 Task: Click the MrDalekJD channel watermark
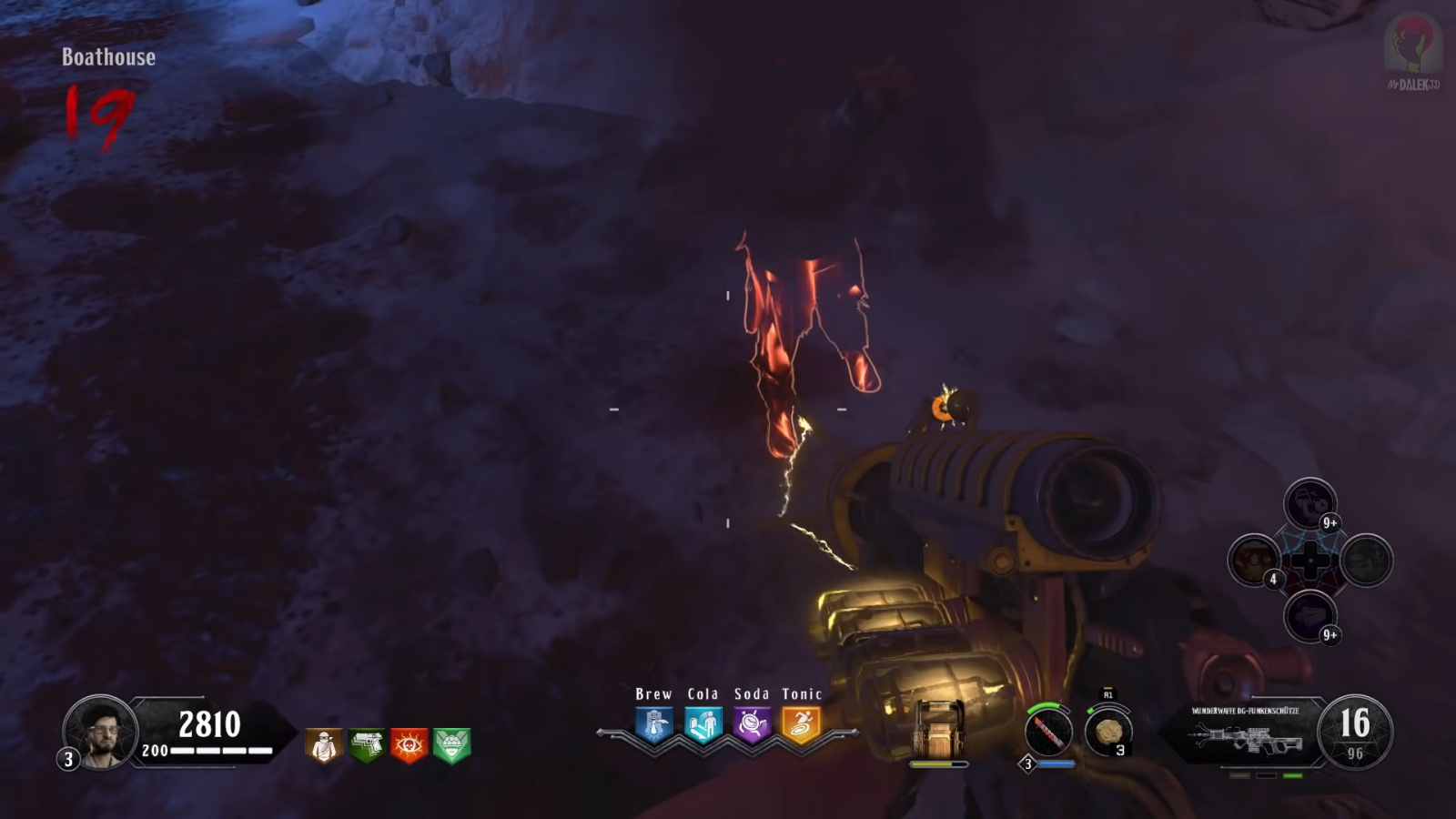coord(1412,53)
